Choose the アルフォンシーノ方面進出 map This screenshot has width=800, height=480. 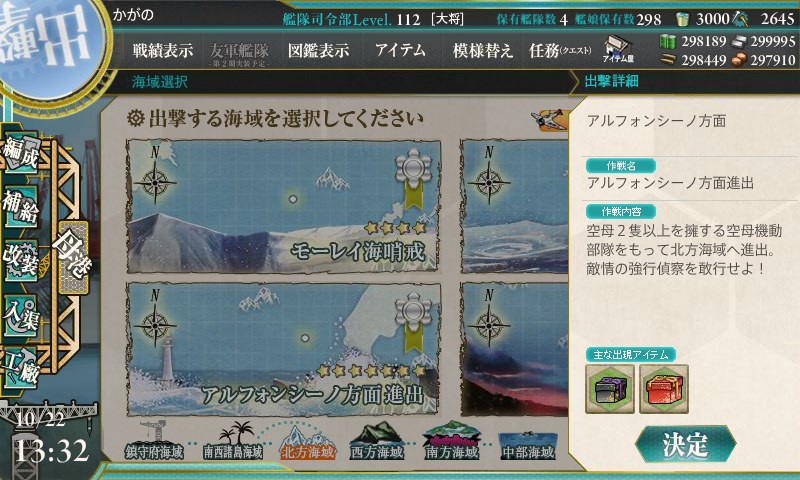coord(283,347)
